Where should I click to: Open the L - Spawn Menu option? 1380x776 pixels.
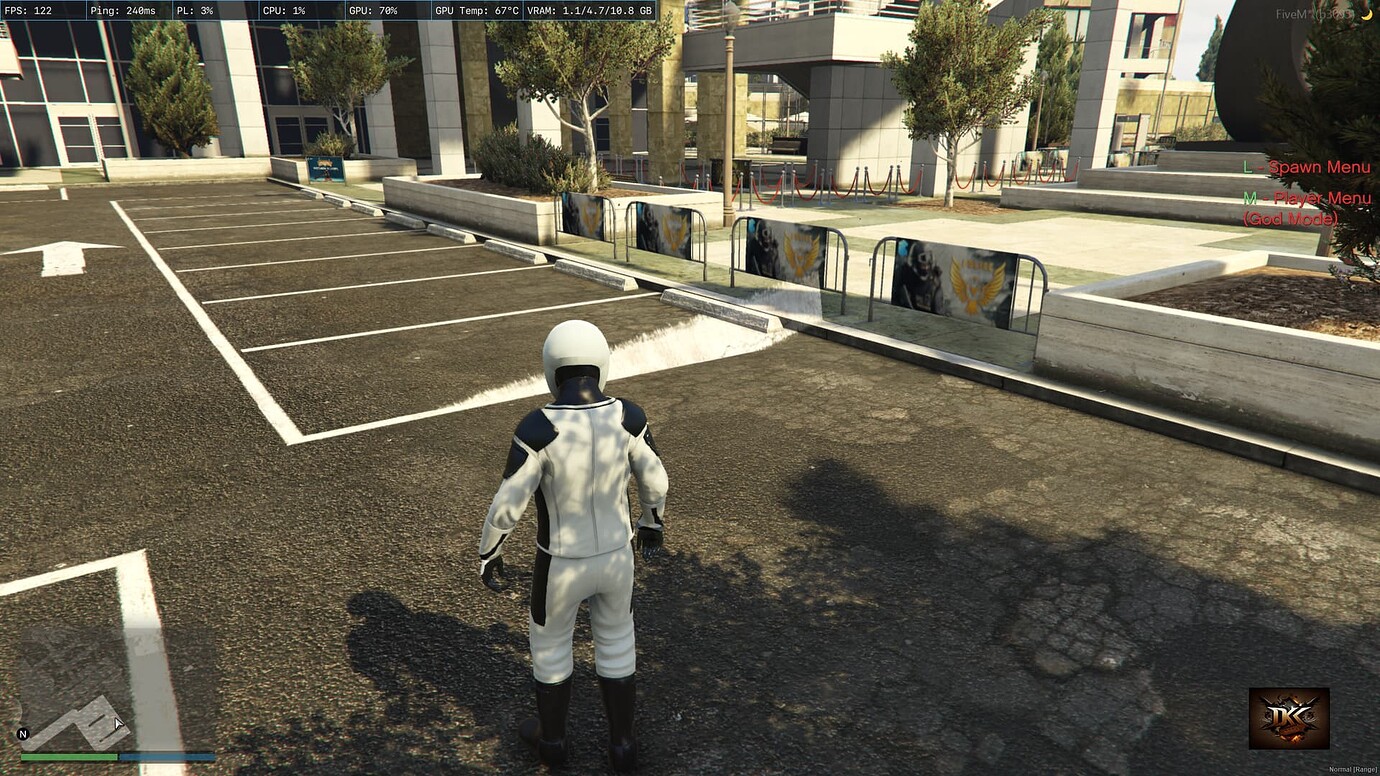click(1305, 167)
